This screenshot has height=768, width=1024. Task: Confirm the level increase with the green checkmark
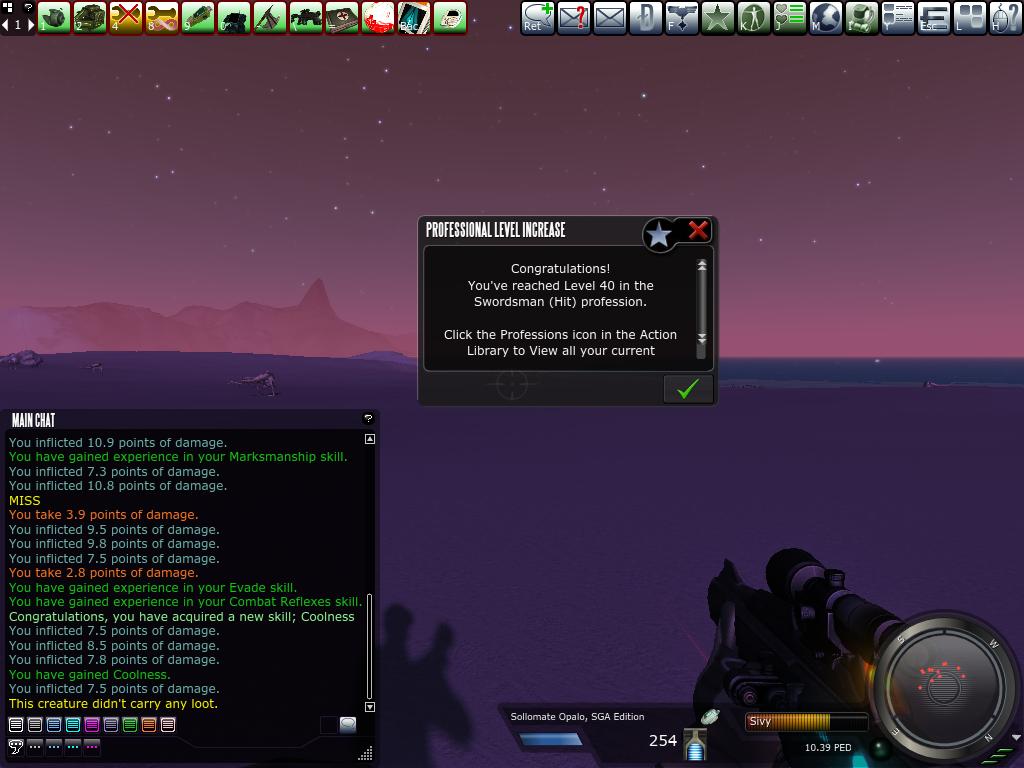coord(688,389)
